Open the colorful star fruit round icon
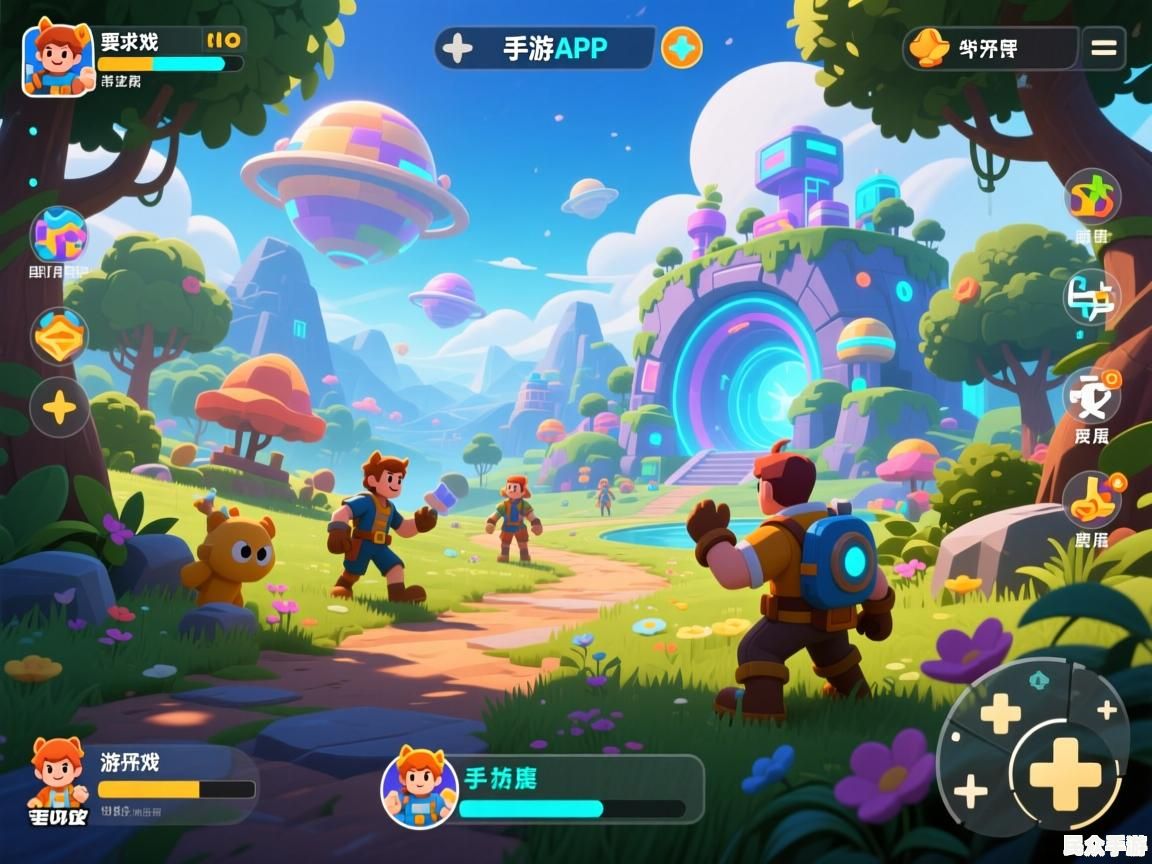The width and height of the screenshot is (1152, 864). [1091, 196]
